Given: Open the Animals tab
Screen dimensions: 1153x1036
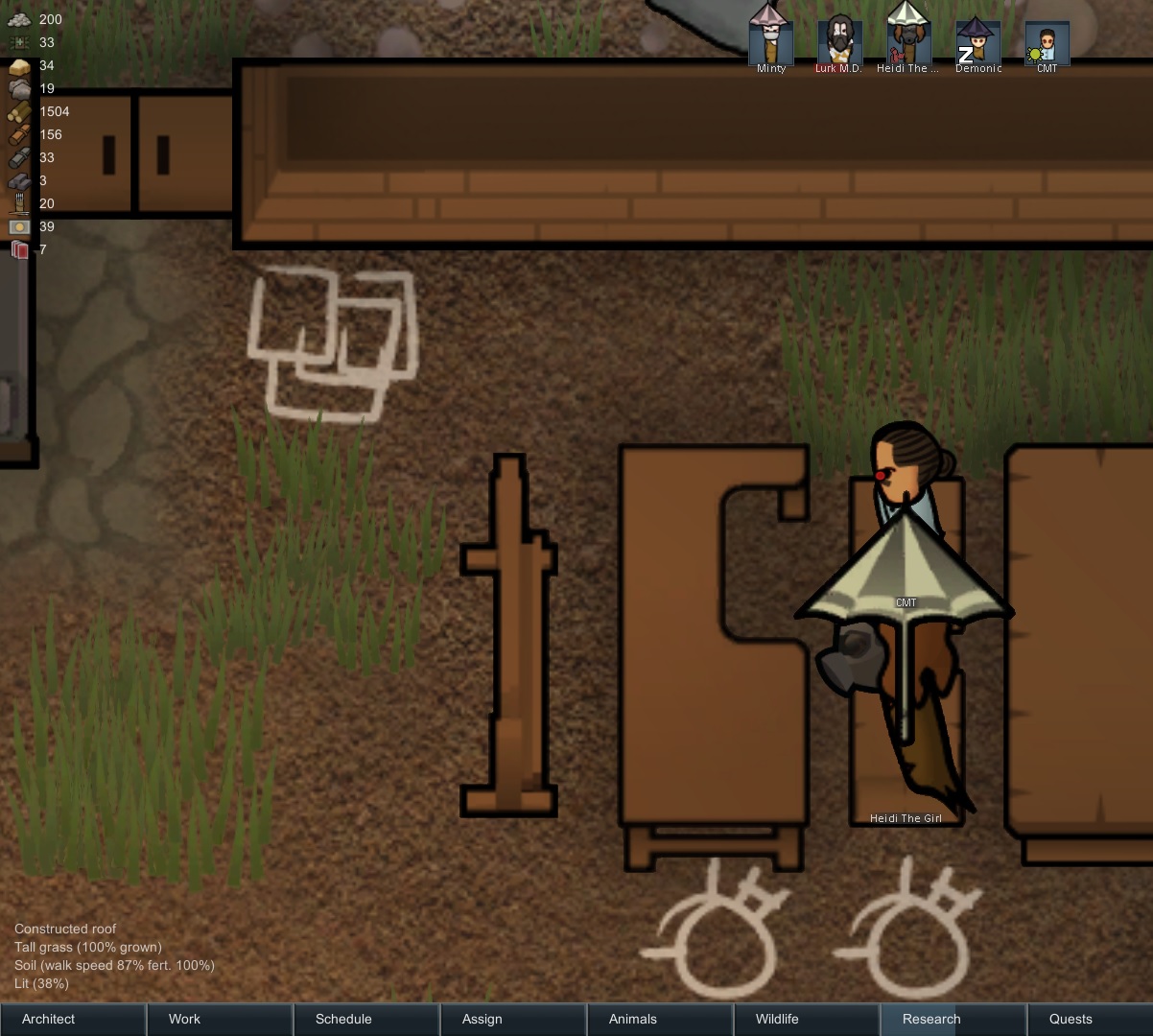Looking at the screenshot, I should 660,1019.
